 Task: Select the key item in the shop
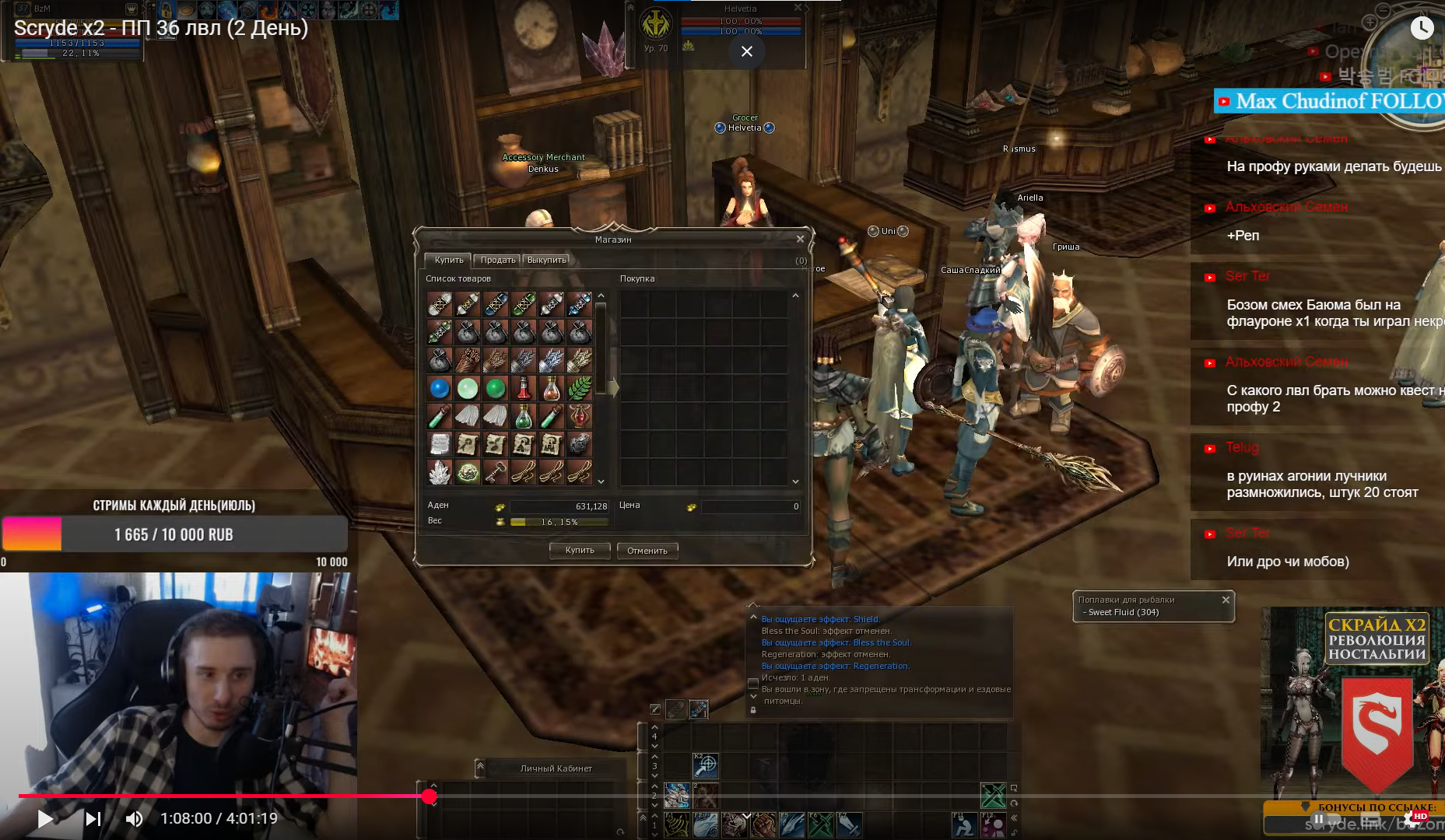(x=496, y=472)
